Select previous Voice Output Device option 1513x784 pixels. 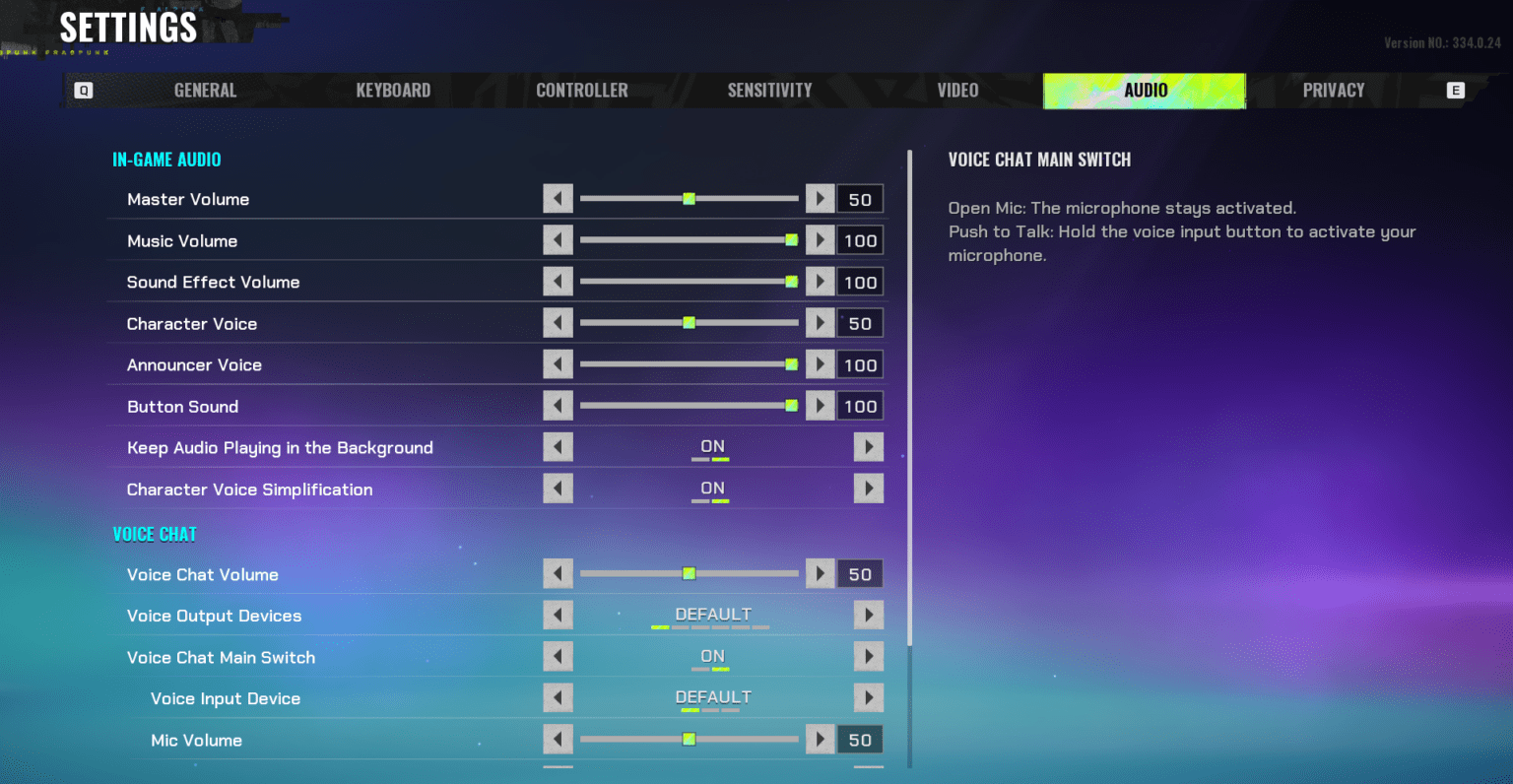coord(558,615)
